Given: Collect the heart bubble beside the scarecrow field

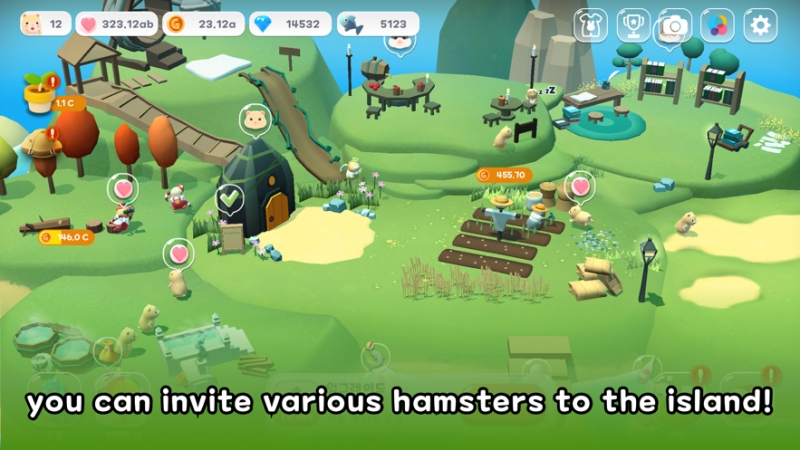Looking at the screenshot, I should tap(580, 186).
